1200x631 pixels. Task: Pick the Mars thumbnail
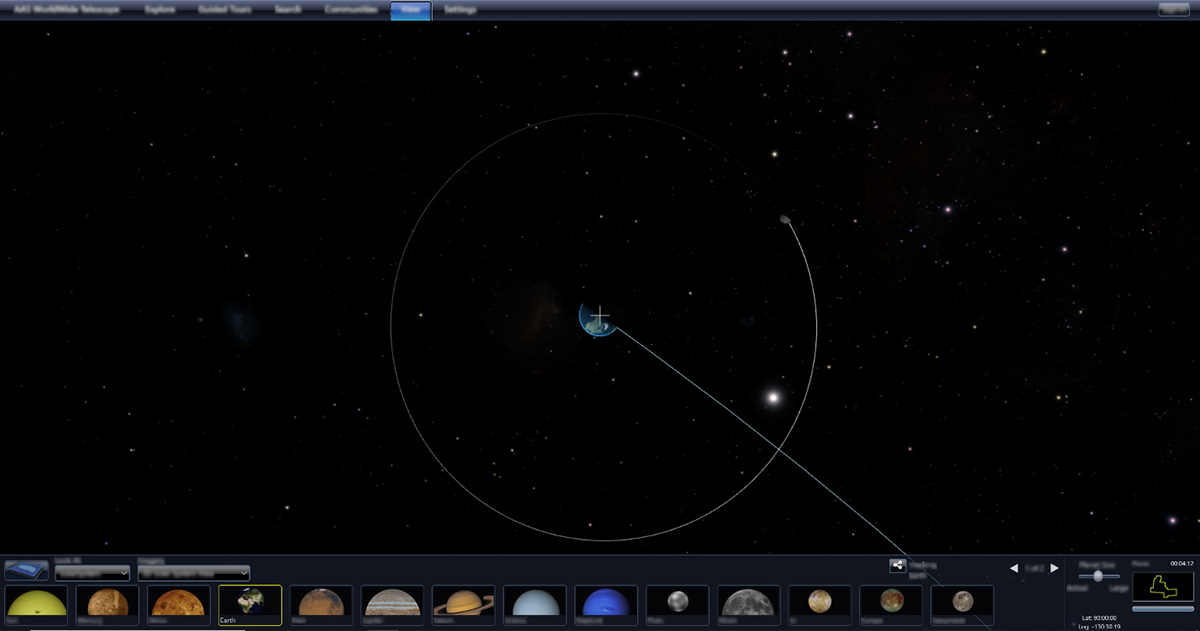pyautogui.click(x=321, y=603)
